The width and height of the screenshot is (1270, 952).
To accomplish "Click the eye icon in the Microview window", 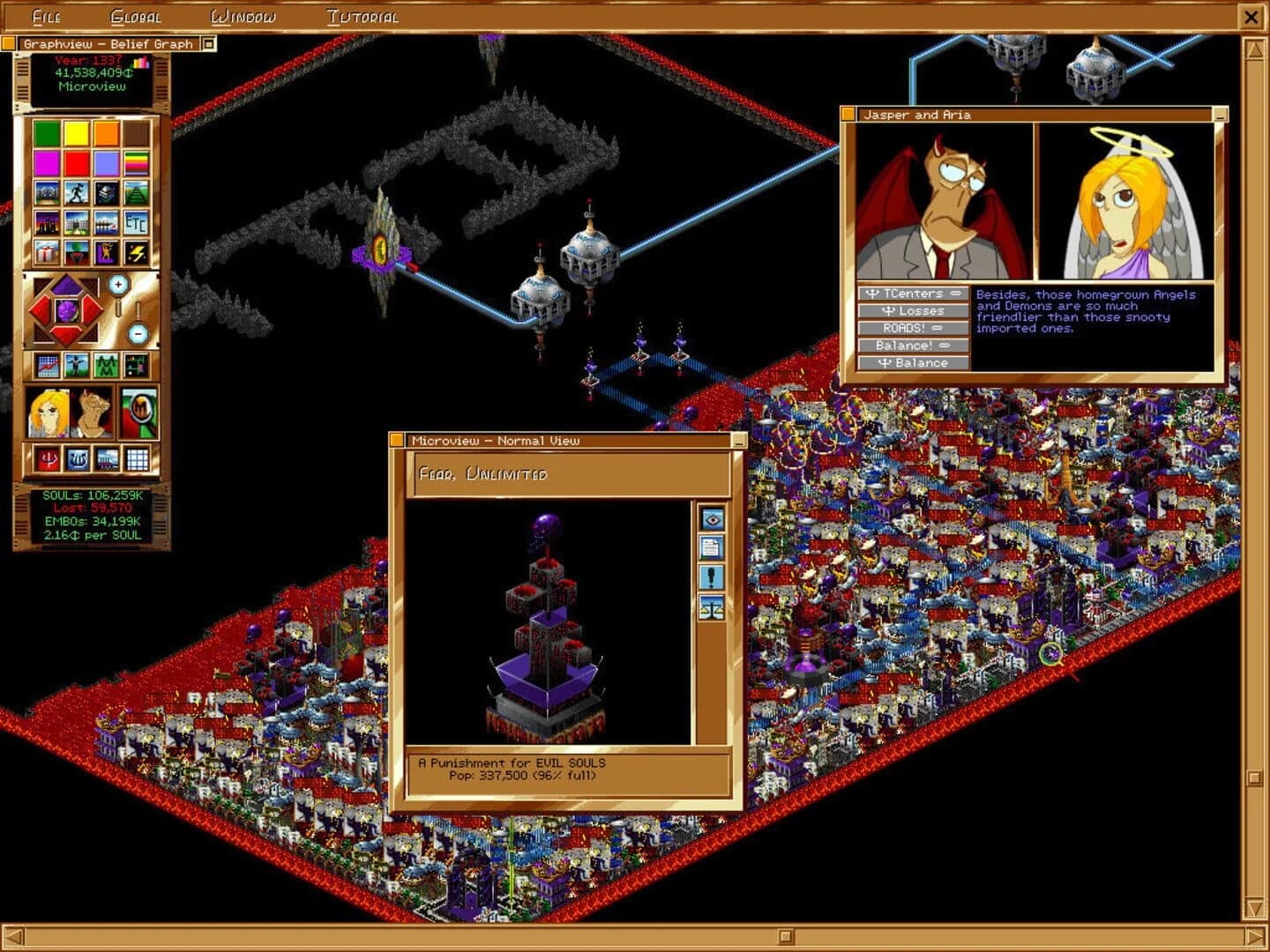I will pos(712,518).
